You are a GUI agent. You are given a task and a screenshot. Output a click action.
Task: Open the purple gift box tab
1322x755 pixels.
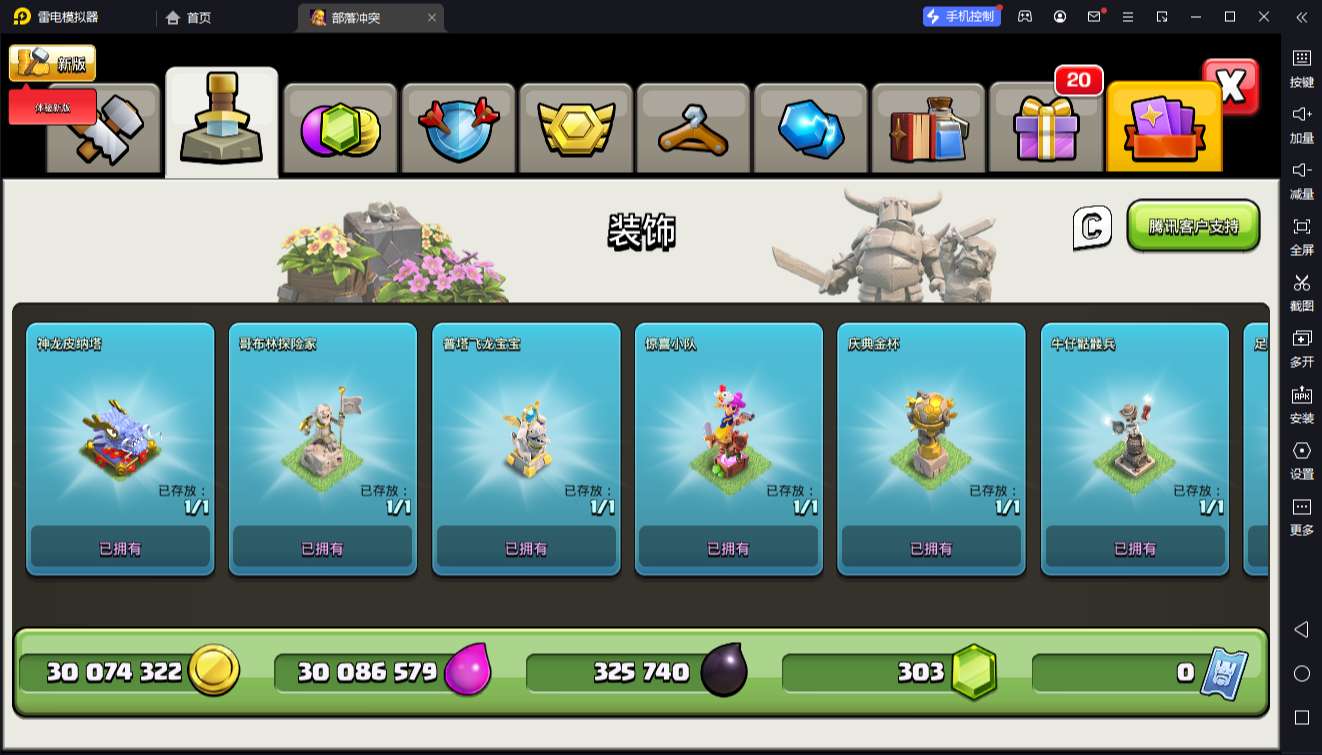coord(1046,130)
